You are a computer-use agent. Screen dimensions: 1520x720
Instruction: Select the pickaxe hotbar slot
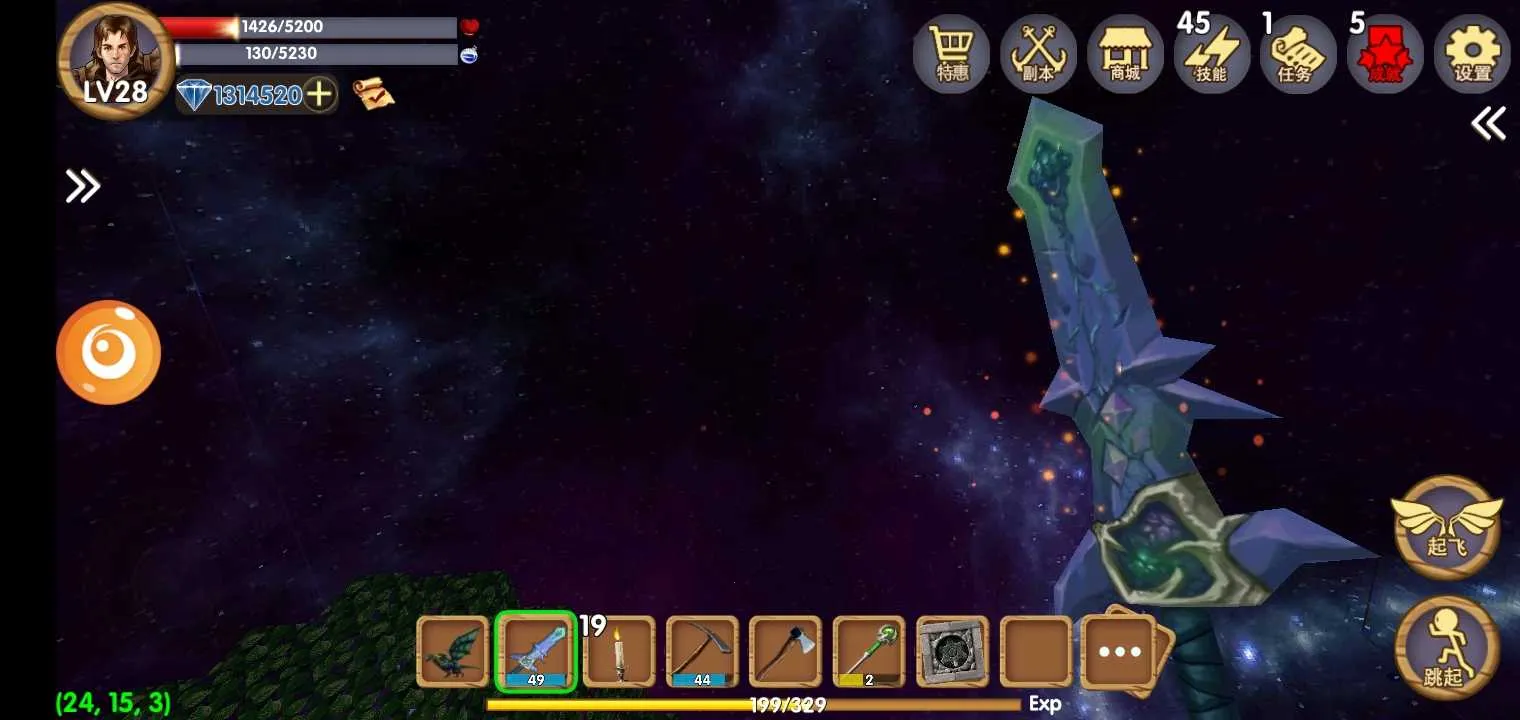[702, 651]
